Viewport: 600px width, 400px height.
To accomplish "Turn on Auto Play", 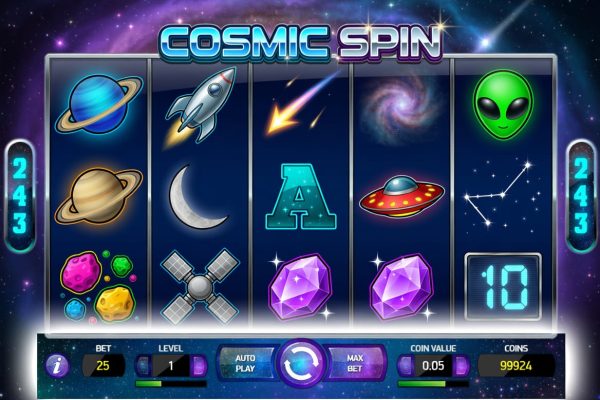I will click(x=246, y=362).
